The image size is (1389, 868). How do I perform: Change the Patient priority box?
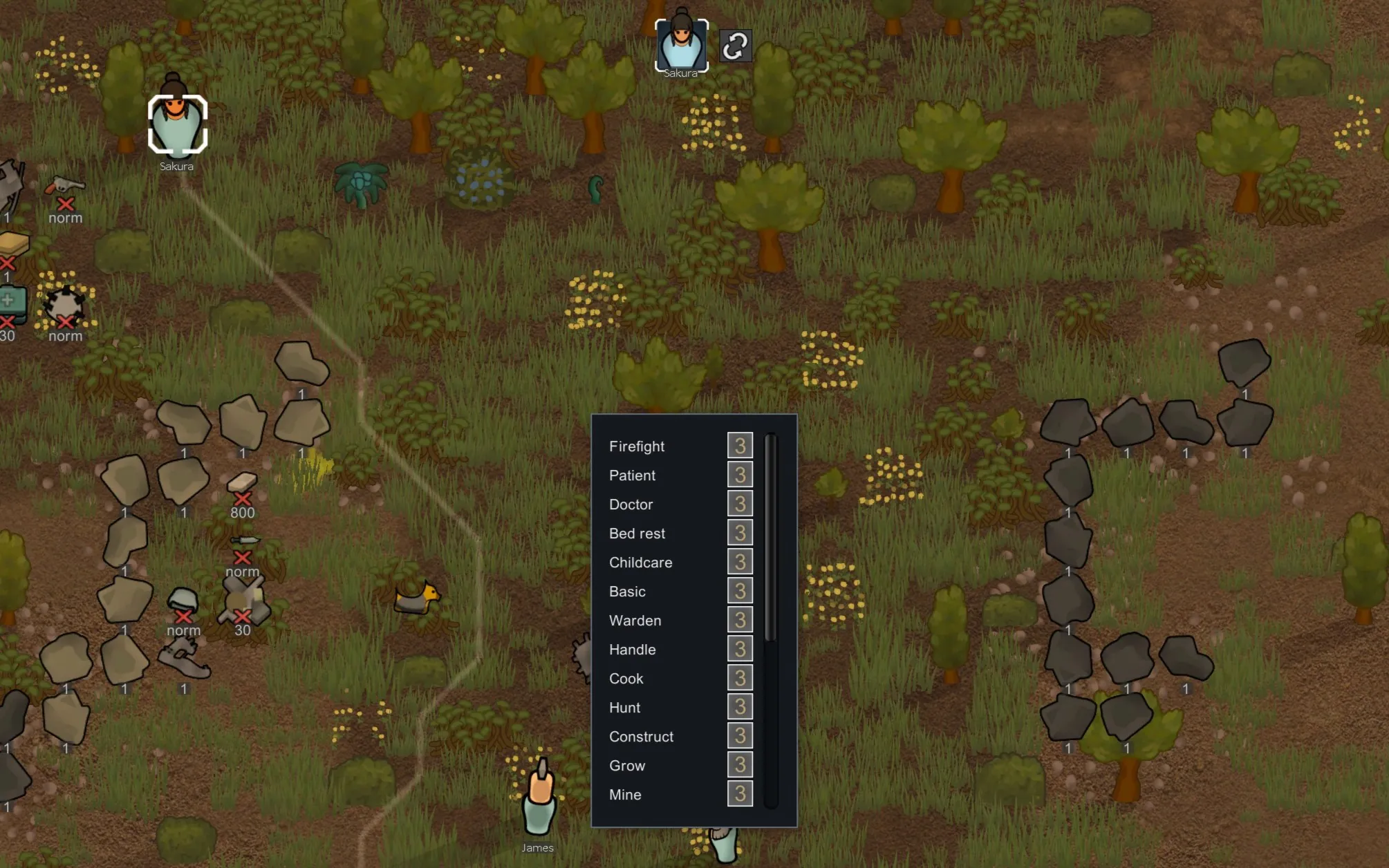click(x=740, y=475)
